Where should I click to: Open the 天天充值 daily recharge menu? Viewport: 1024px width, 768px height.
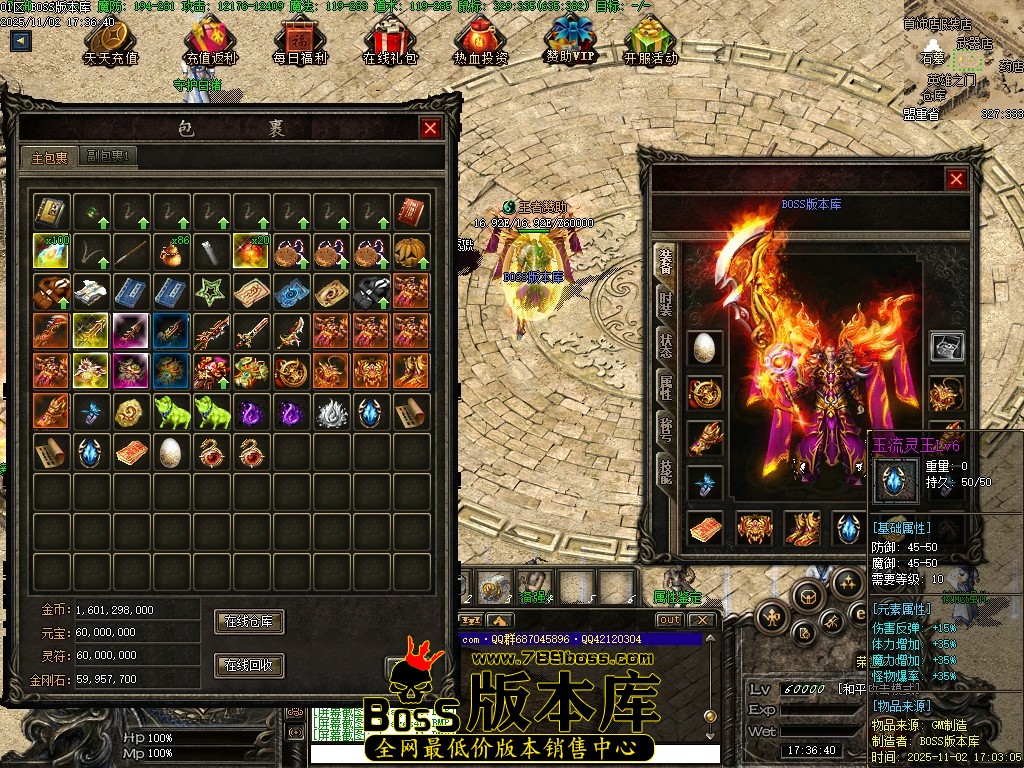110,42
